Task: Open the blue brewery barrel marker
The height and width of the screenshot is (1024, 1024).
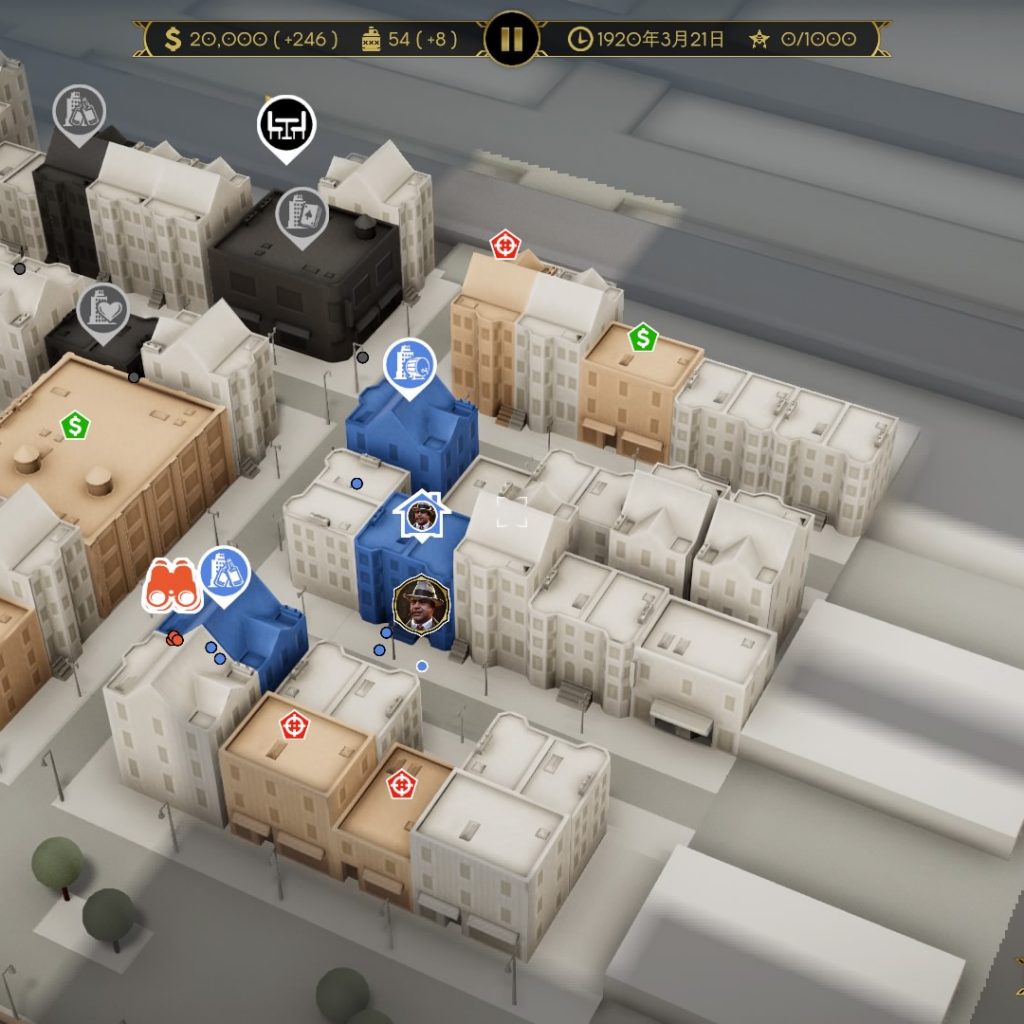Action: (410, 364)
